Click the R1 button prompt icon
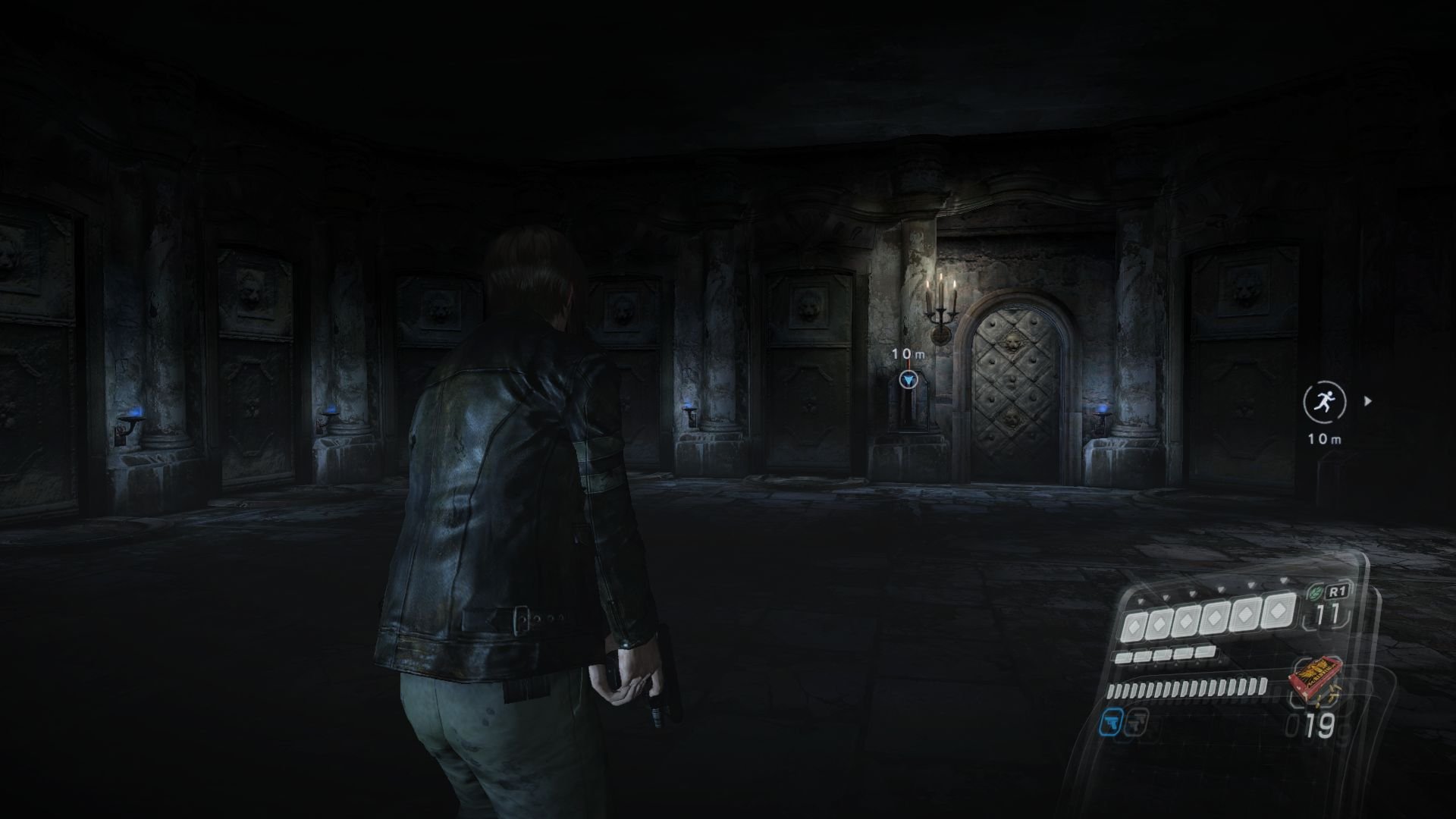This screenshot has height=819, width=1456. pyautogui.click(x=1338, y=590)
